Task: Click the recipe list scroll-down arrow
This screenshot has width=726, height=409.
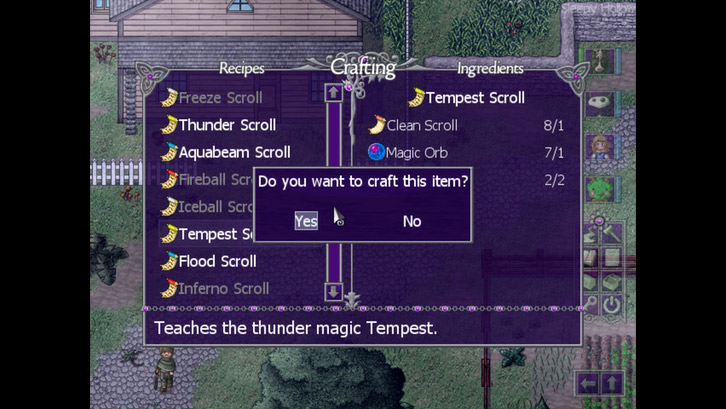Action: [334, 291]
